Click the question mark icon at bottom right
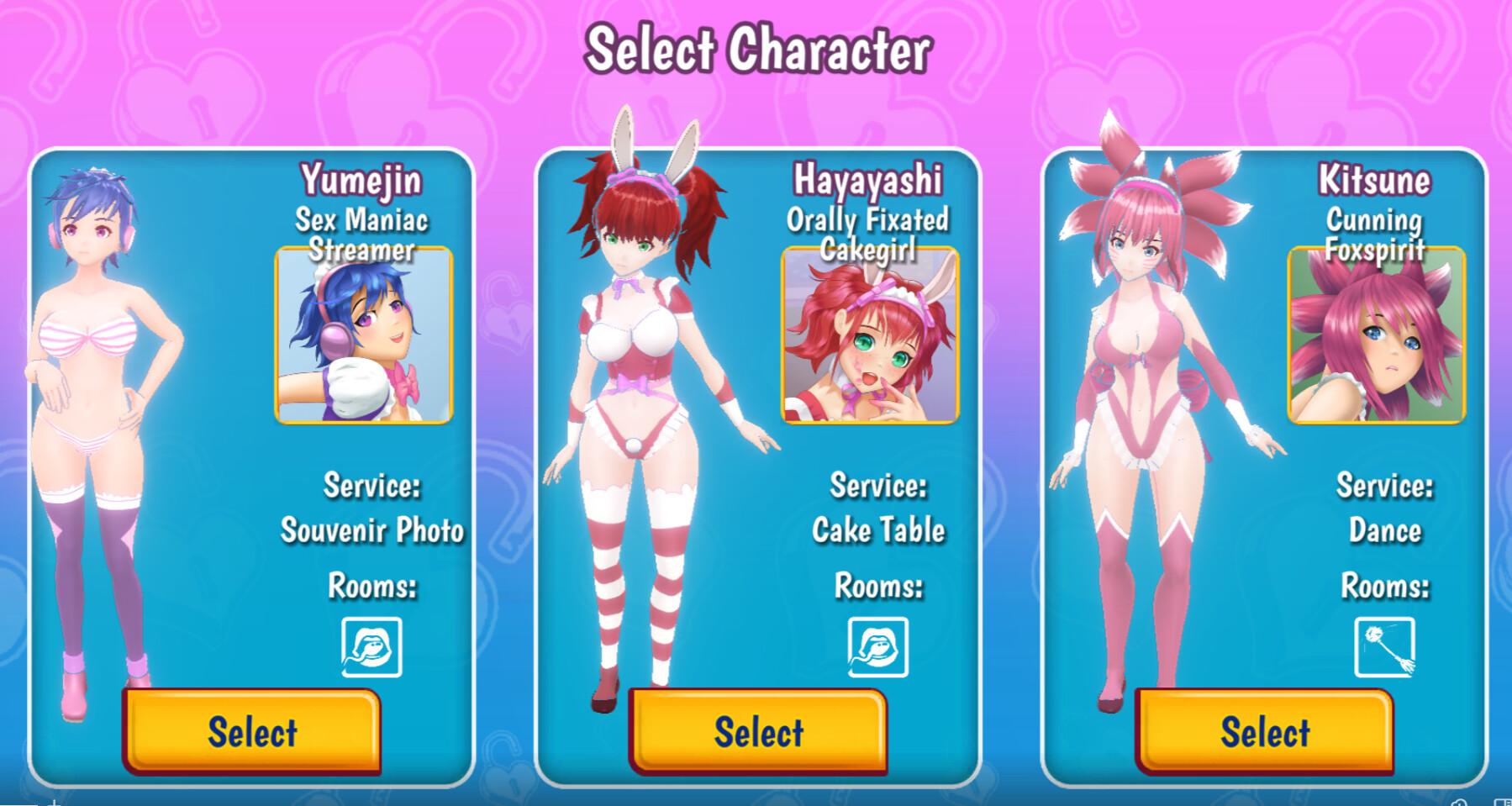Image resolution: width=1512 pixels, height=806 pixels. coord(1460,803)
